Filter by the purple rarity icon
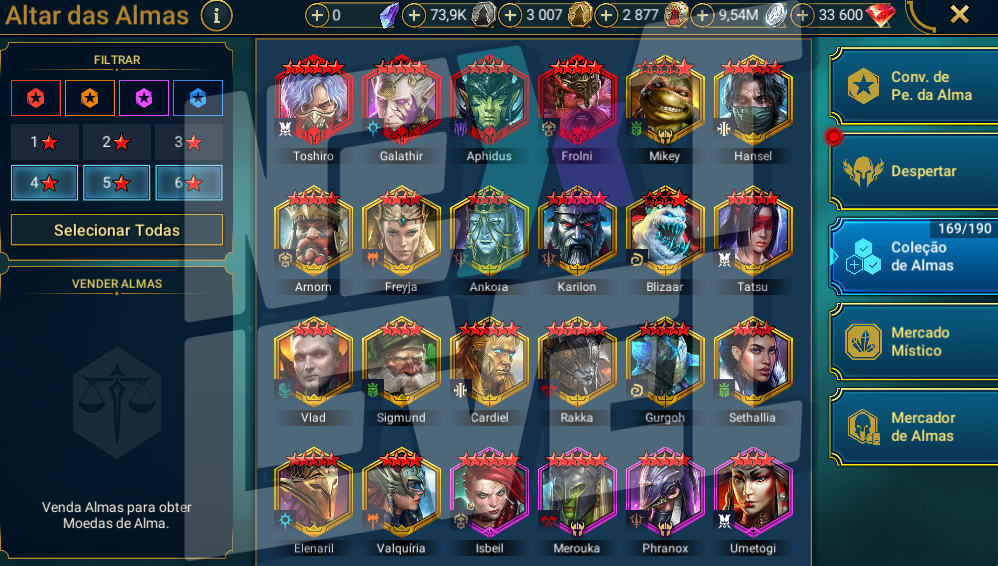 click(144, 98)
